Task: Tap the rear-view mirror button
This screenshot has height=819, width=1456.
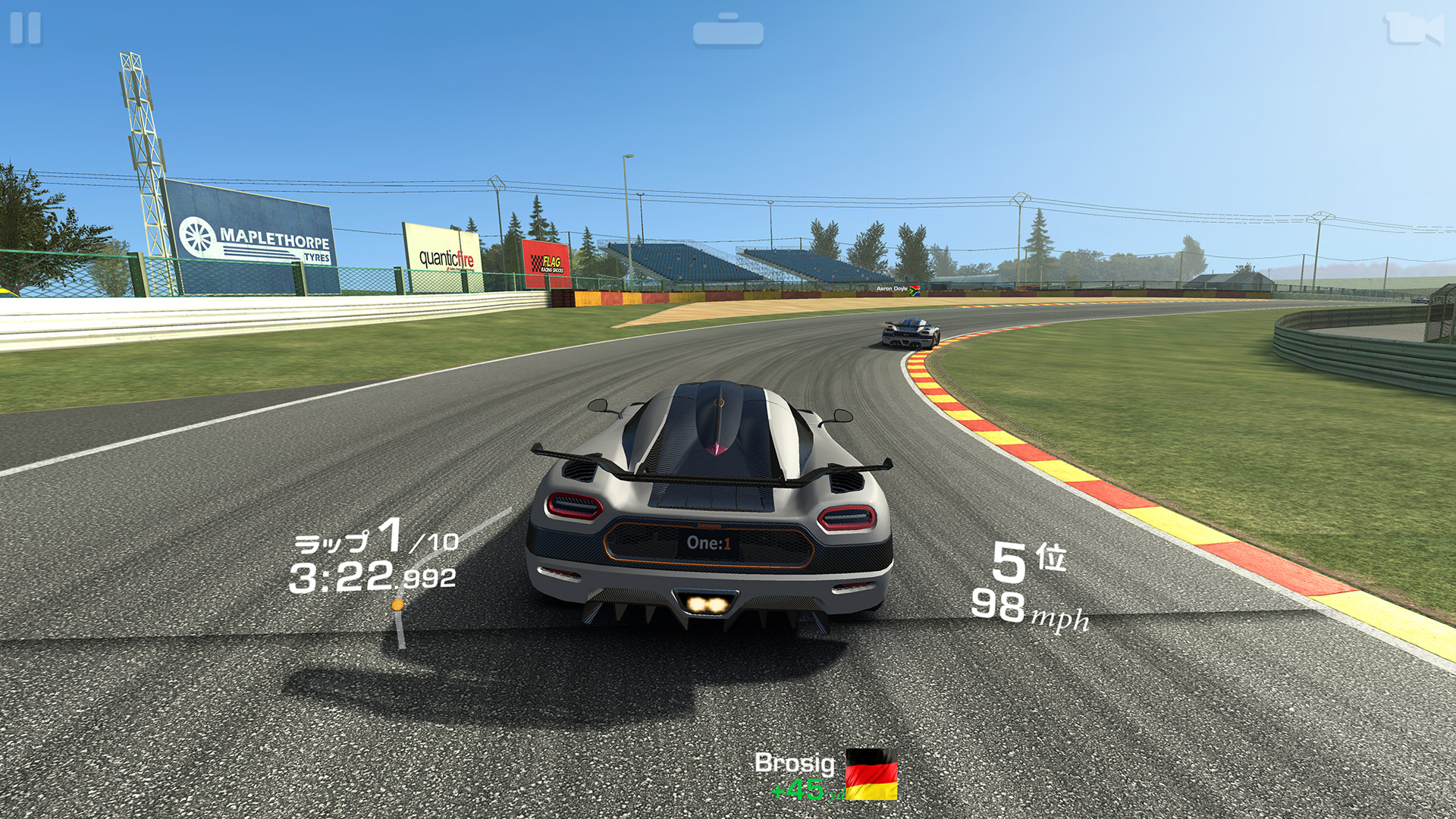Action: pos(728,31)
